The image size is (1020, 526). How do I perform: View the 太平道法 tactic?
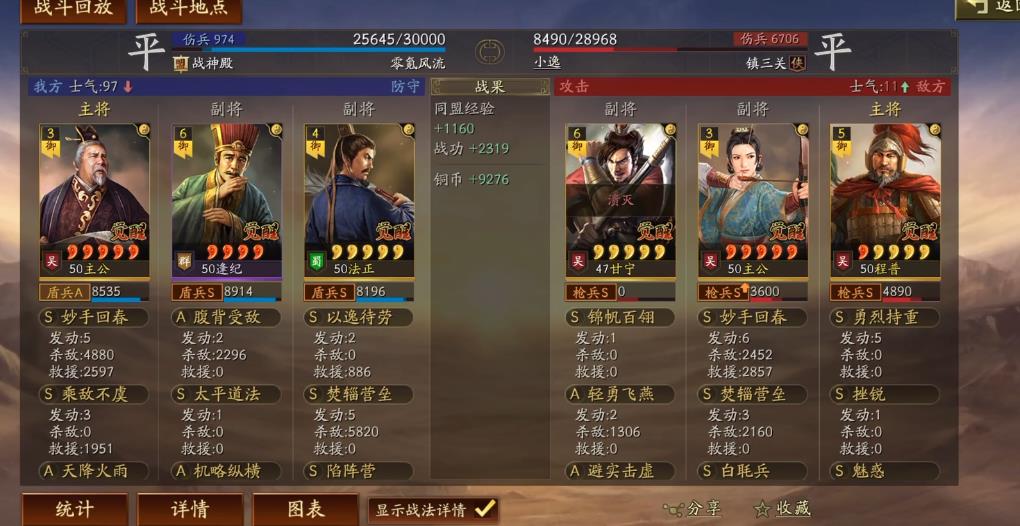pyautogui.click(x=226, y=394)
